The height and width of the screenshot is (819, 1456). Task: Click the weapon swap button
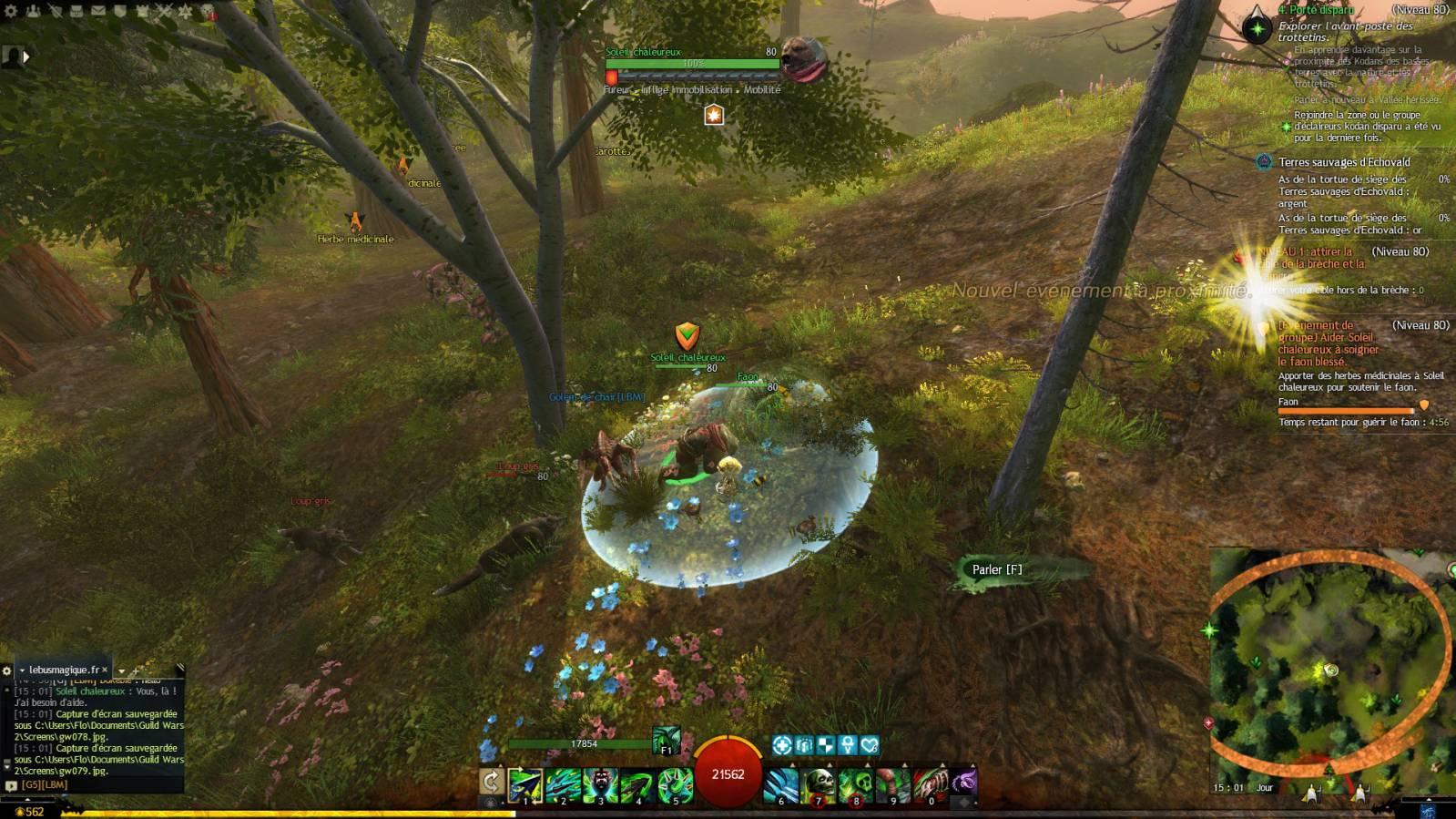(x=491, y=782)
